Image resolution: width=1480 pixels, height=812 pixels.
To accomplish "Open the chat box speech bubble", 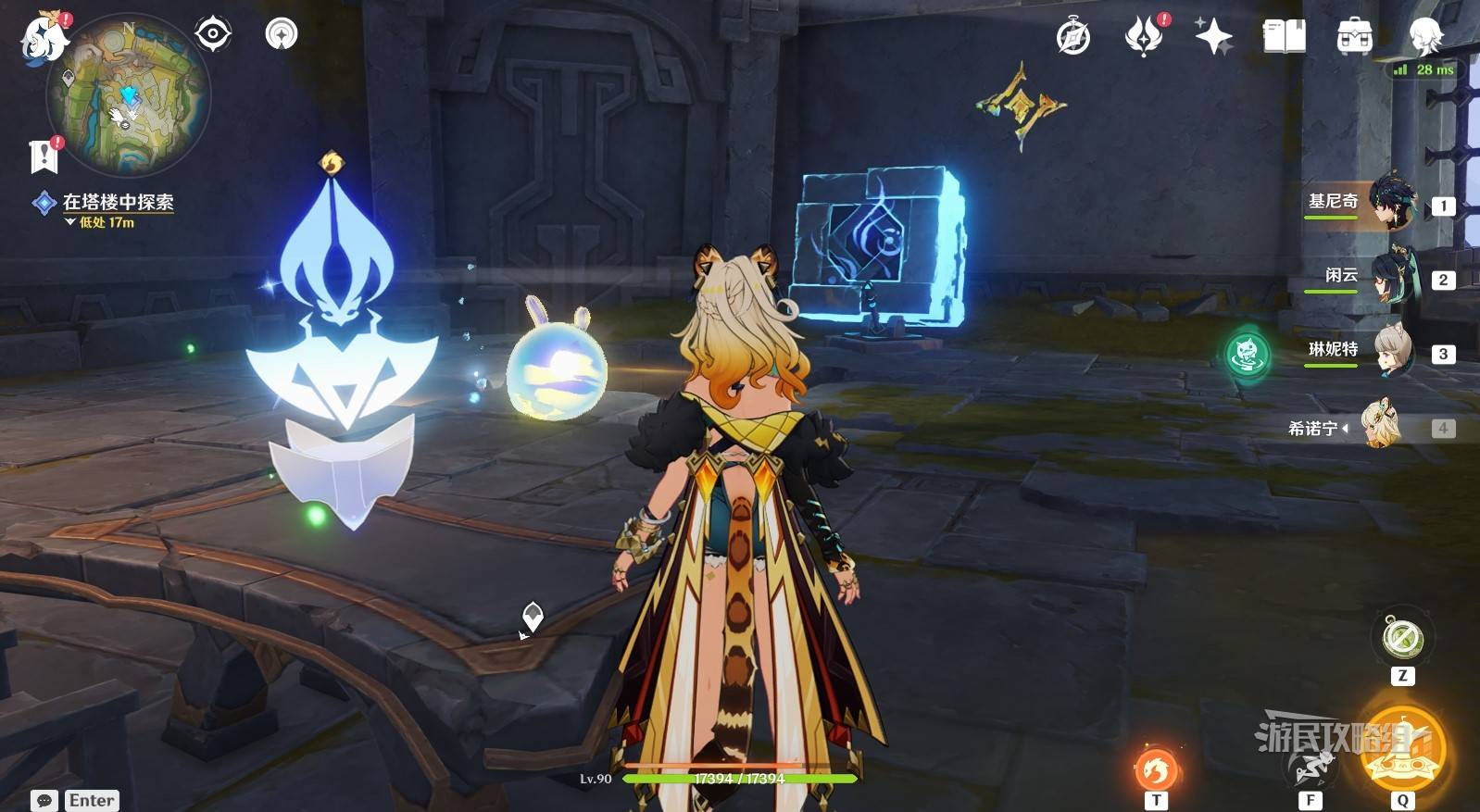I will tap(44, 800).
